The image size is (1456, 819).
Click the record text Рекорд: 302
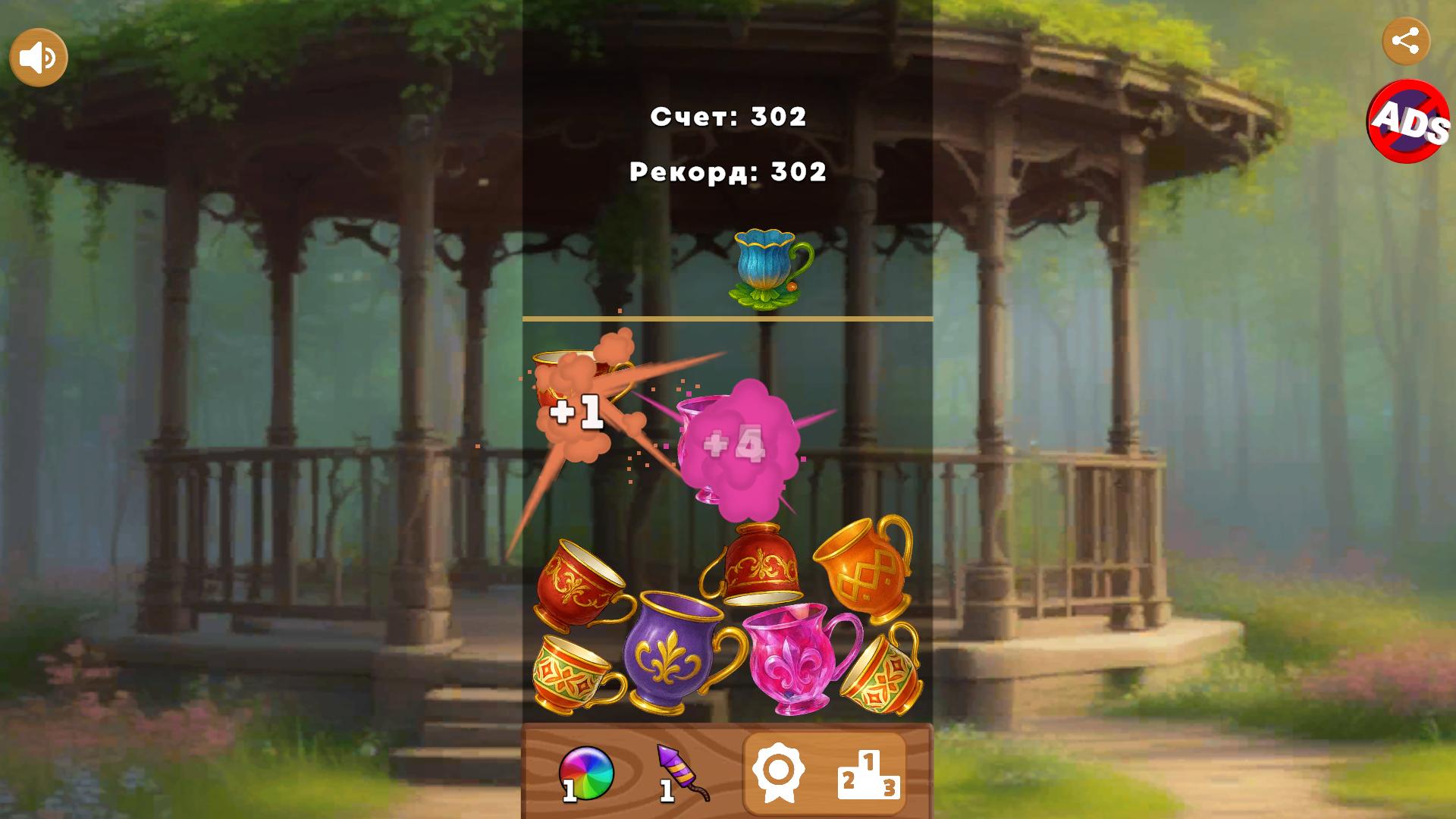728,172
